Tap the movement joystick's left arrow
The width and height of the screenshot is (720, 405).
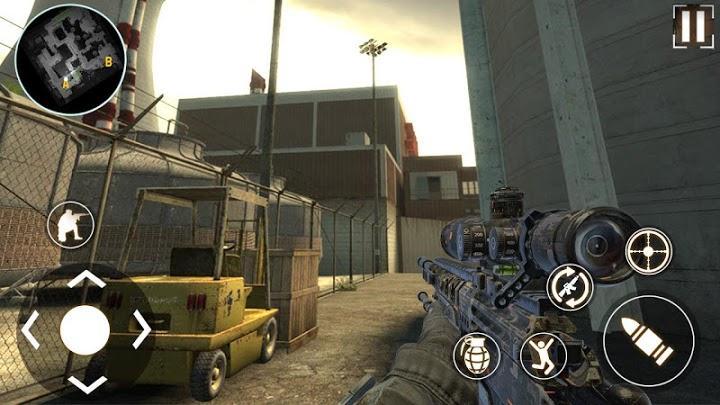coord(31,328)
